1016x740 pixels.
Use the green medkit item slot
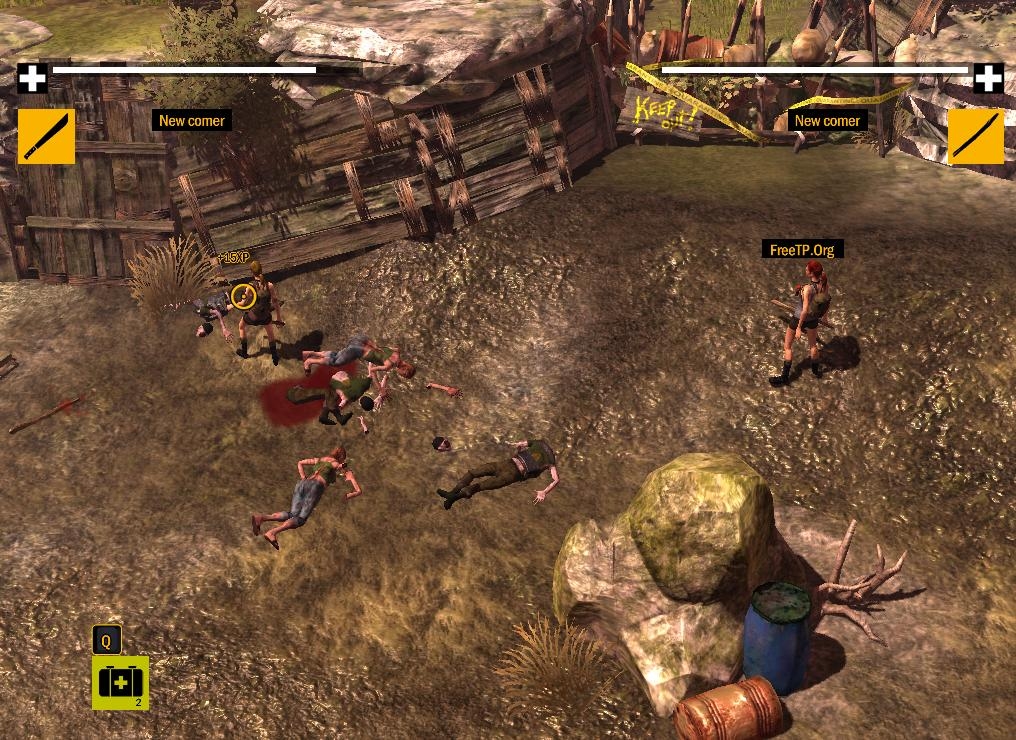tap(120, 682)
